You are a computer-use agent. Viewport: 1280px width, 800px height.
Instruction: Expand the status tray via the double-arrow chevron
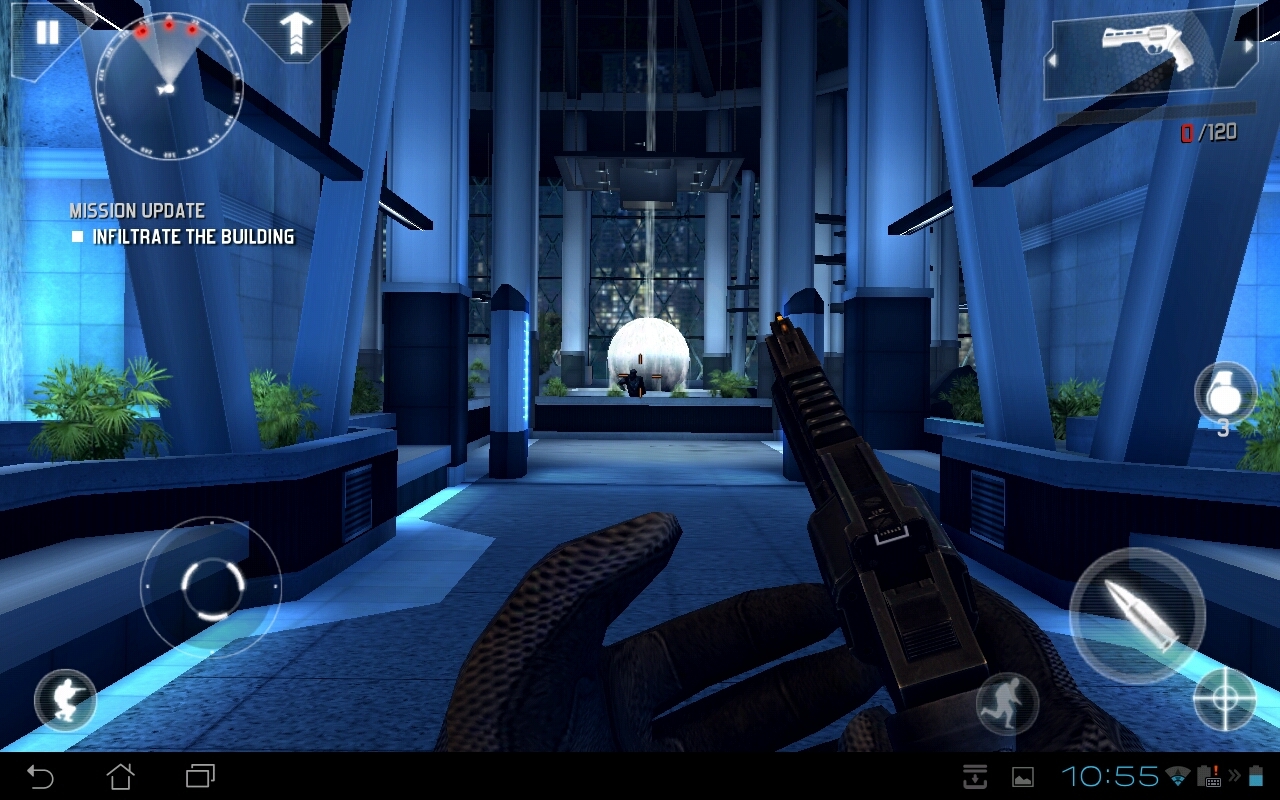pos(1234,776)
